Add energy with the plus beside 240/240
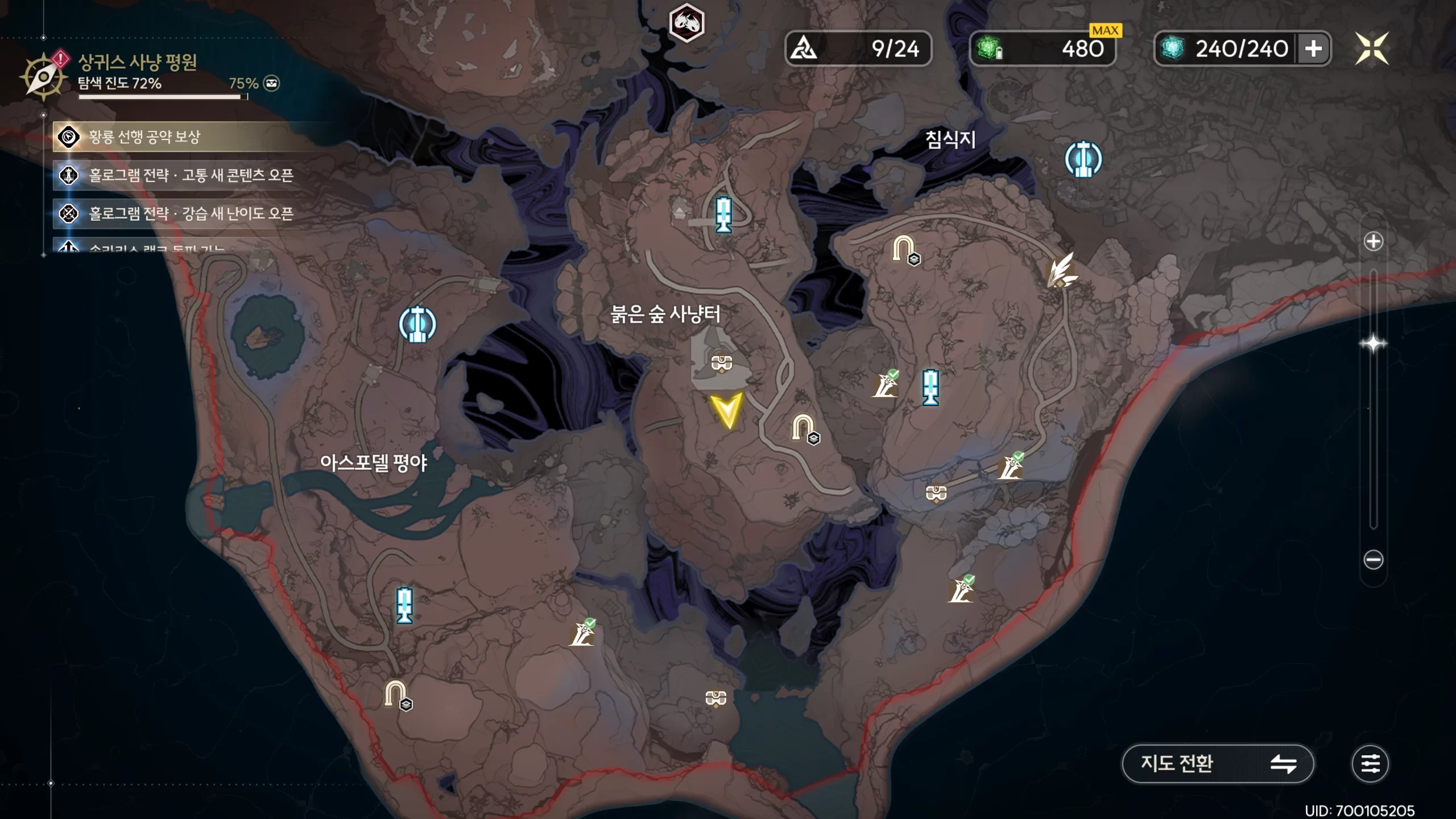 coord(1313,48)
